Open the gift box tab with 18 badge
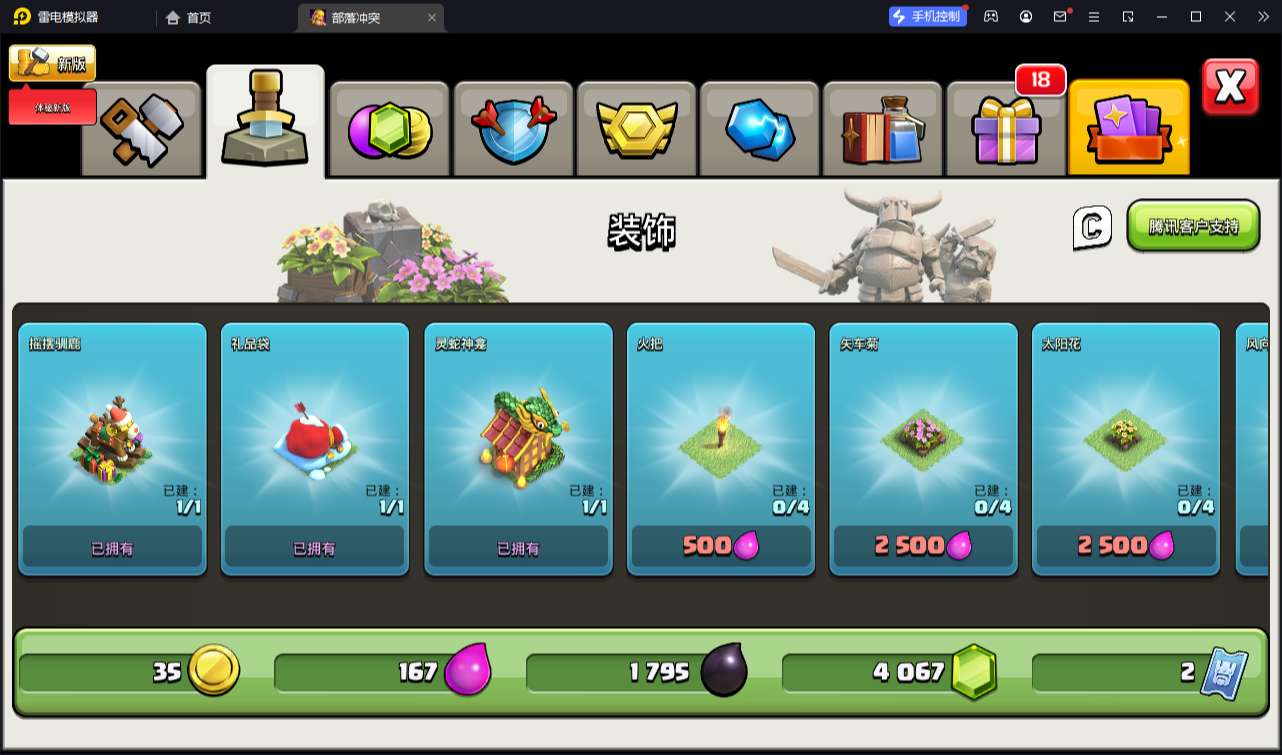 1006,129
